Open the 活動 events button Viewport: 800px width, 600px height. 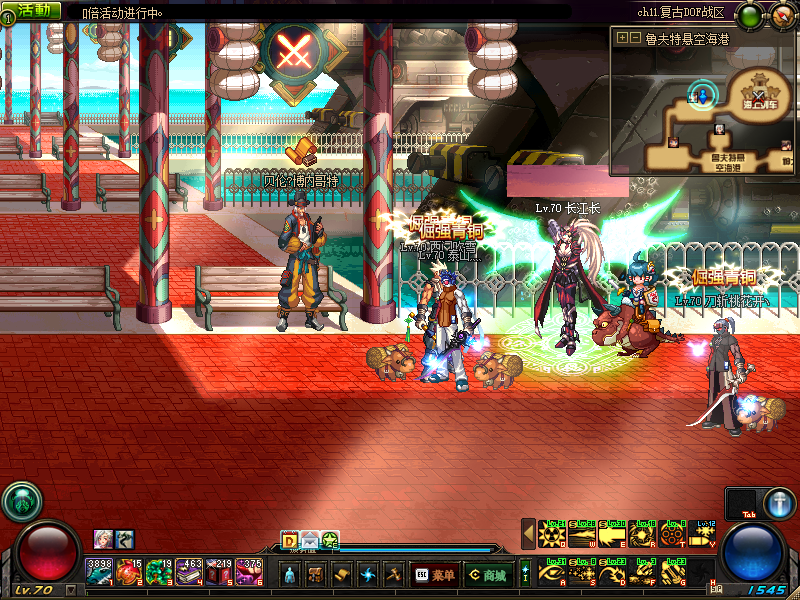[37, 10]
